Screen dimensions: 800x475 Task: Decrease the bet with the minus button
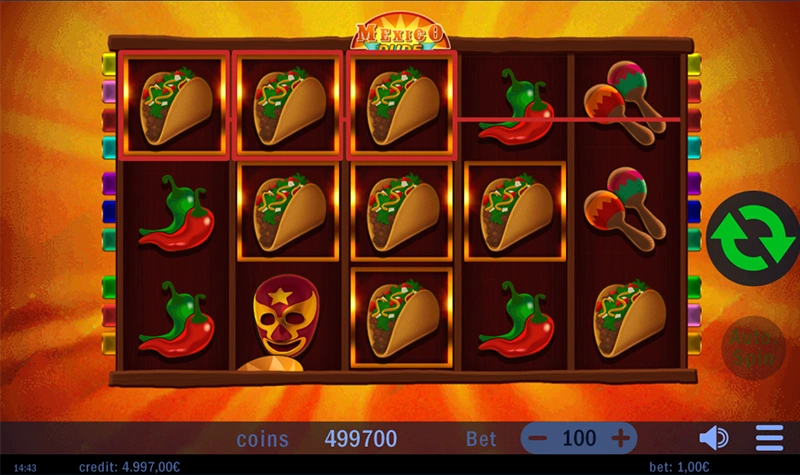coord(539,438)
